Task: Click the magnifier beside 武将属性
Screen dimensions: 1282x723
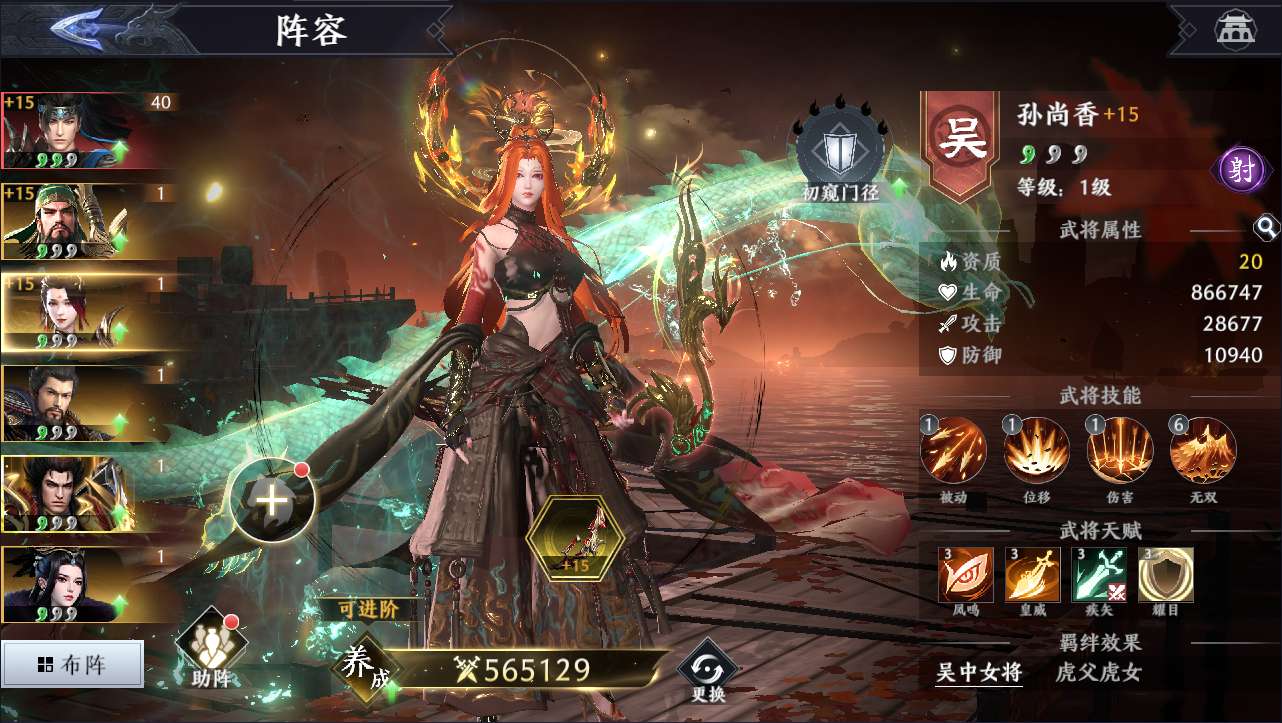Action: click(x=1266, y=229)
